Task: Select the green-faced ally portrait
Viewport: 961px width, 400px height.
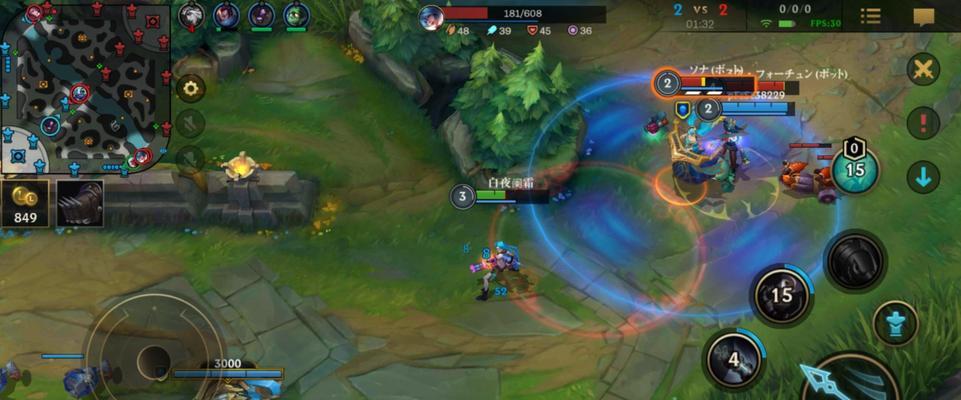Action: [x=296, y=15]
